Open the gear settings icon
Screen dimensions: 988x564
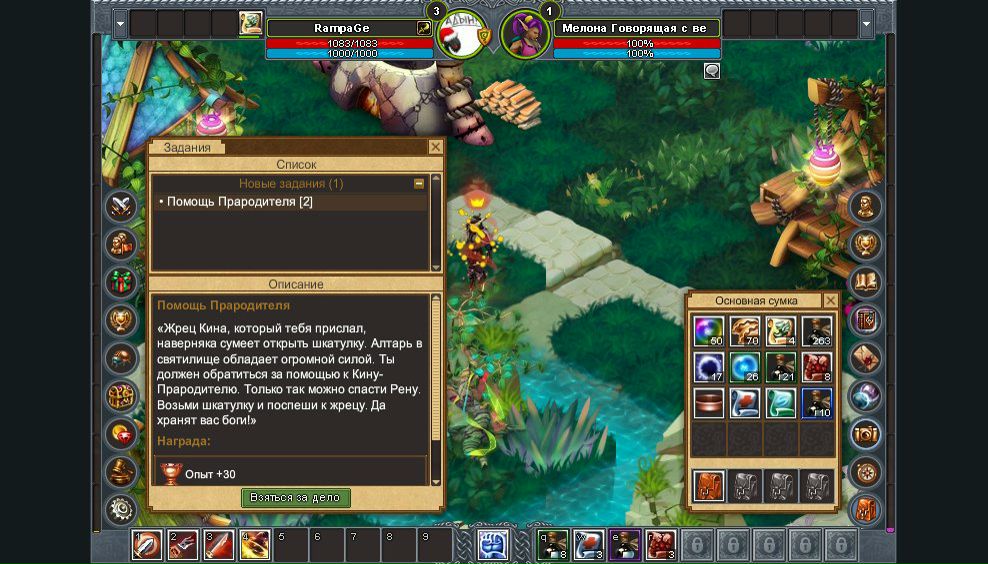coord(122,509)
